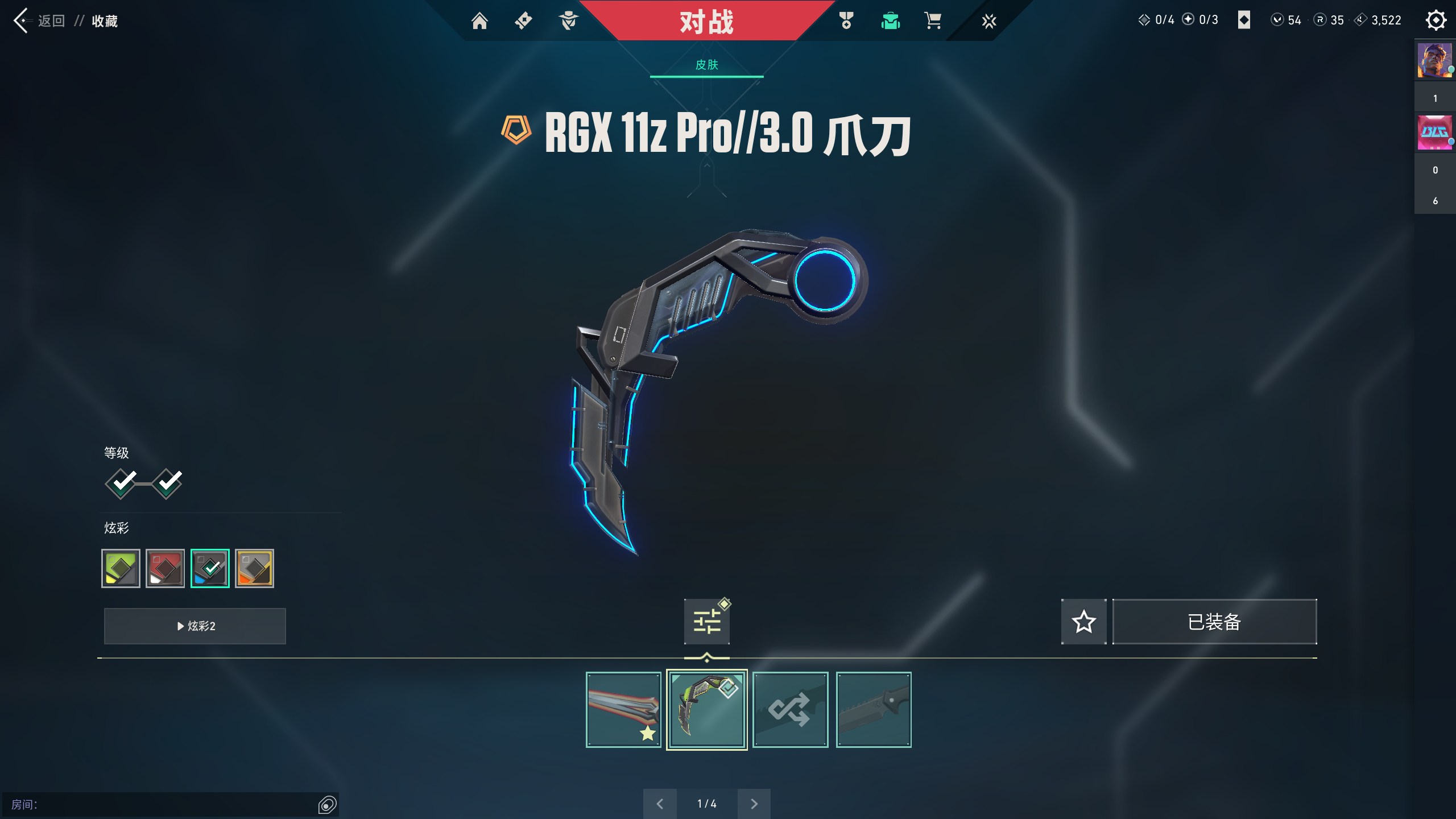Choose the blue chroma variant
The image size is (1456, 819).
pyautogui.click(x=210, y=568)
